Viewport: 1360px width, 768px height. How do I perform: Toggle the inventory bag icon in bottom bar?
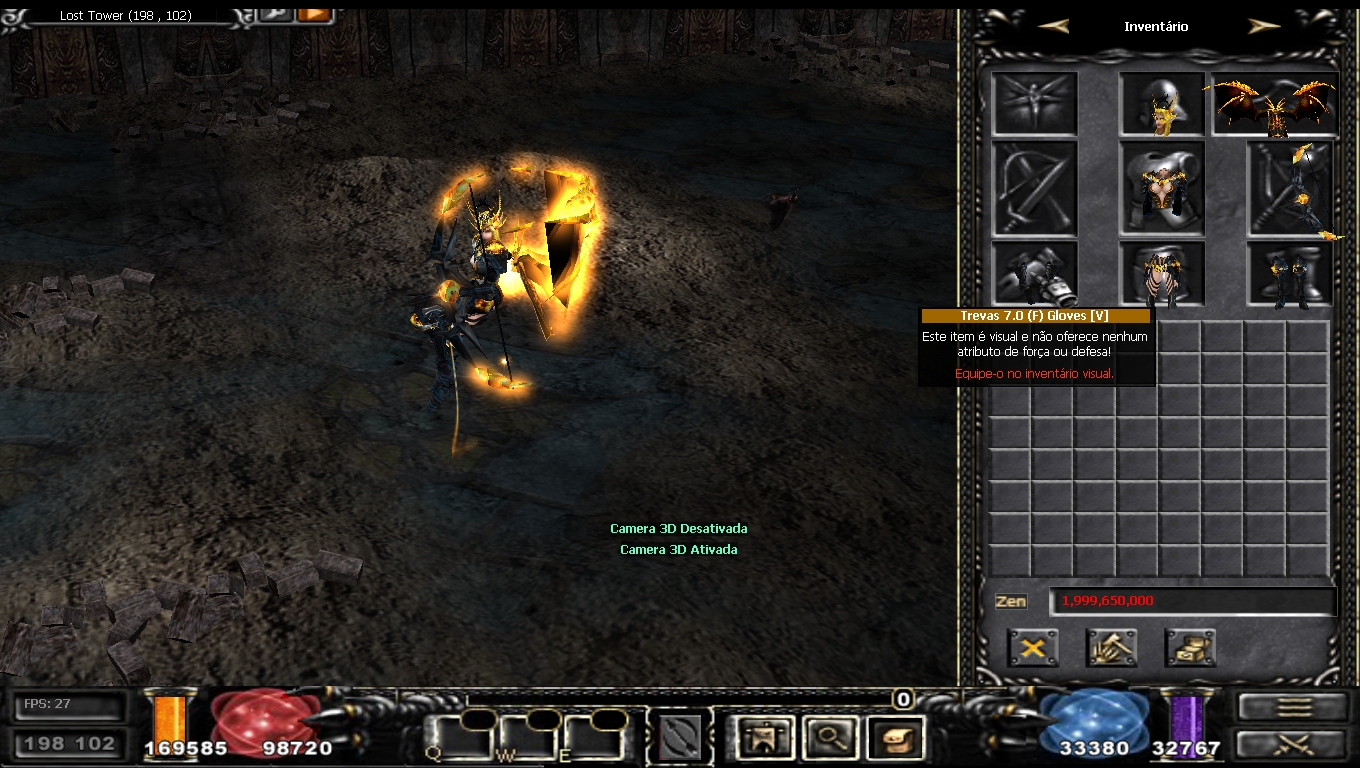[x=896, y=738]
